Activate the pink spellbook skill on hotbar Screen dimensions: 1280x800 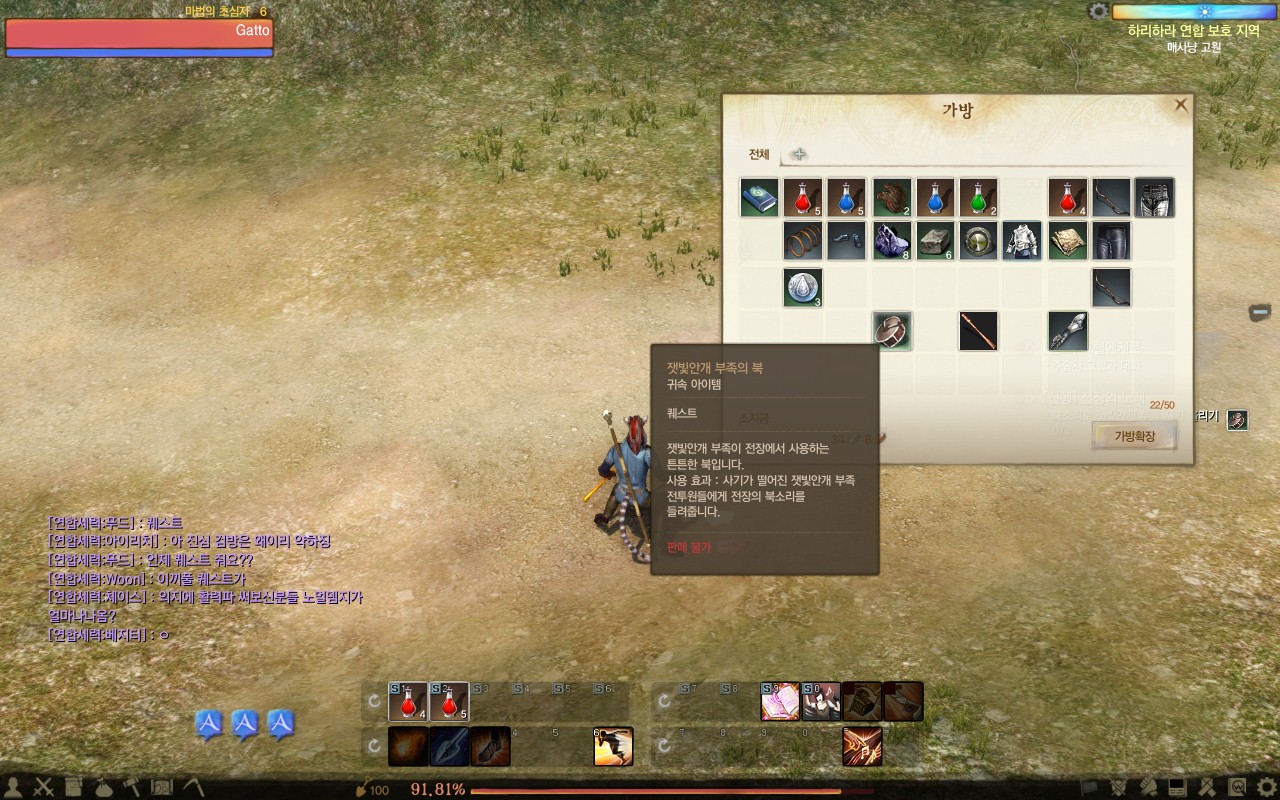[x=780, y=702]
